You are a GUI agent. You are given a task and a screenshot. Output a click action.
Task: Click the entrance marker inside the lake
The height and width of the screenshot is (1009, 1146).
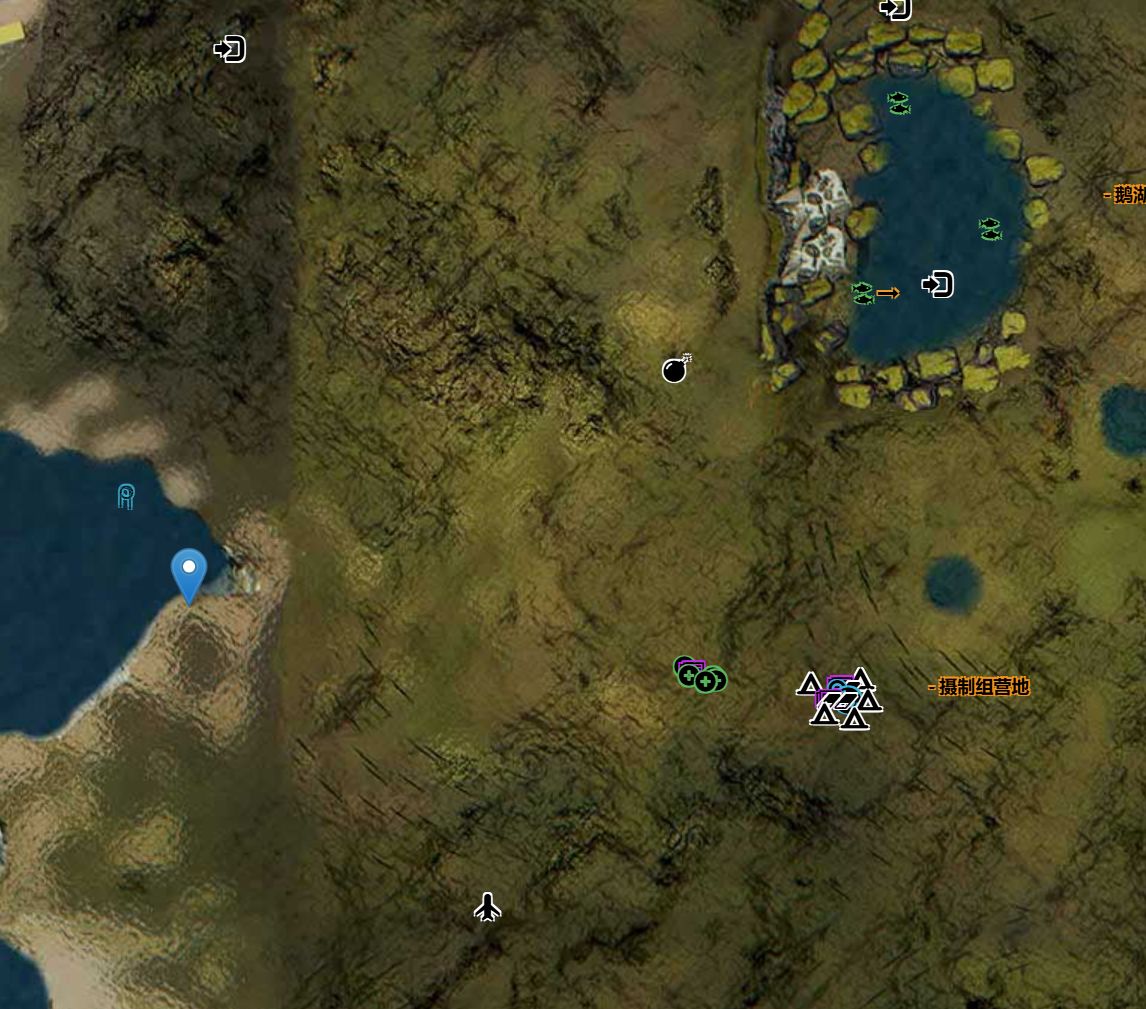(937, 285)
